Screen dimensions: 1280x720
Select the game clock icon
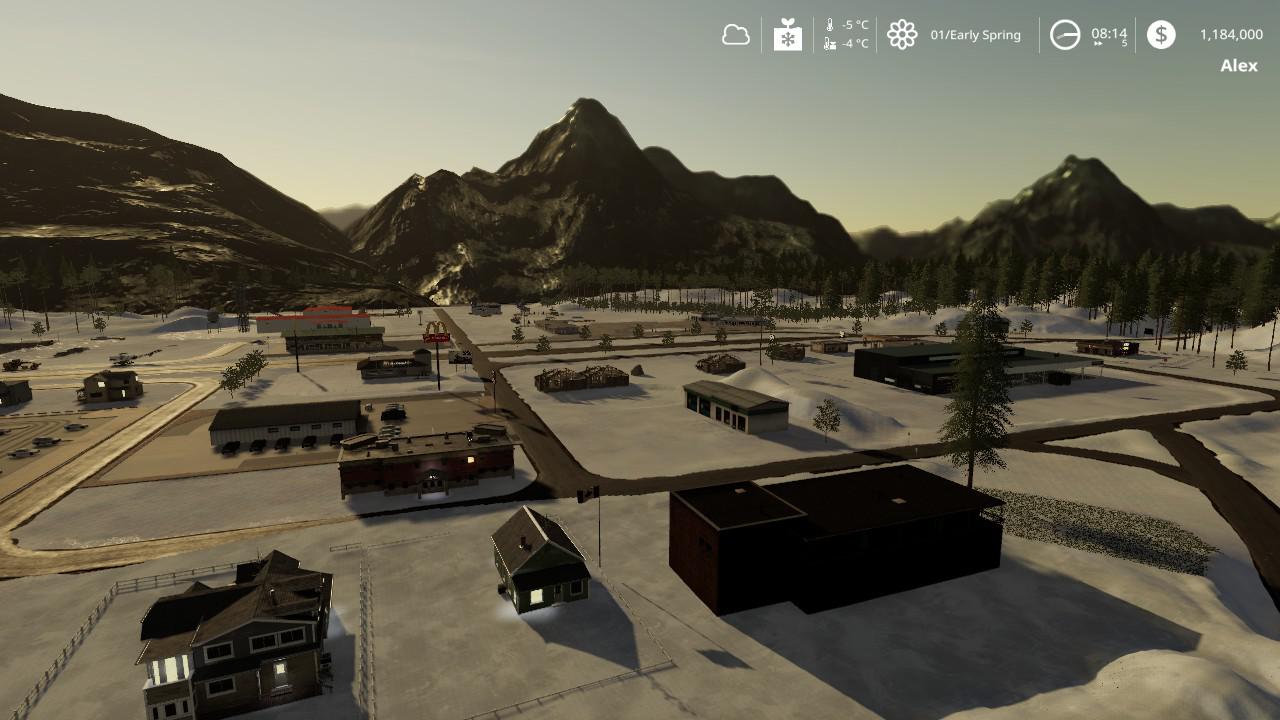[1065, 35]
